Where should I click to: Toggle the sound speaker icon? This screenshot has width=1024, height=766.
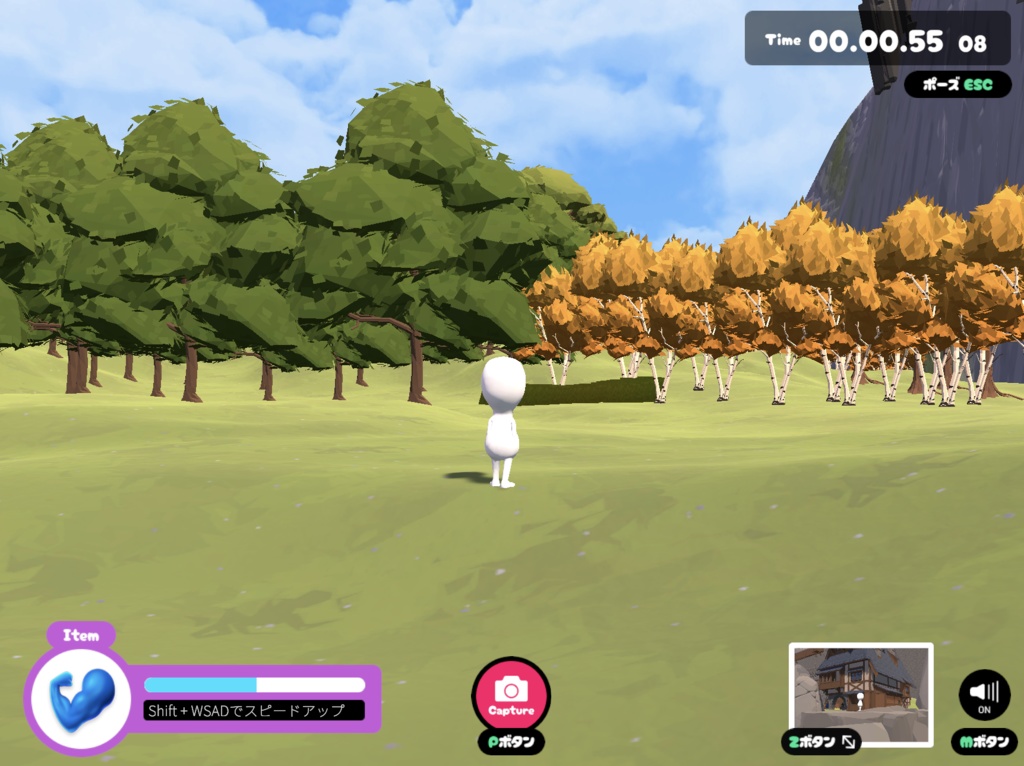tap(984, 694)
